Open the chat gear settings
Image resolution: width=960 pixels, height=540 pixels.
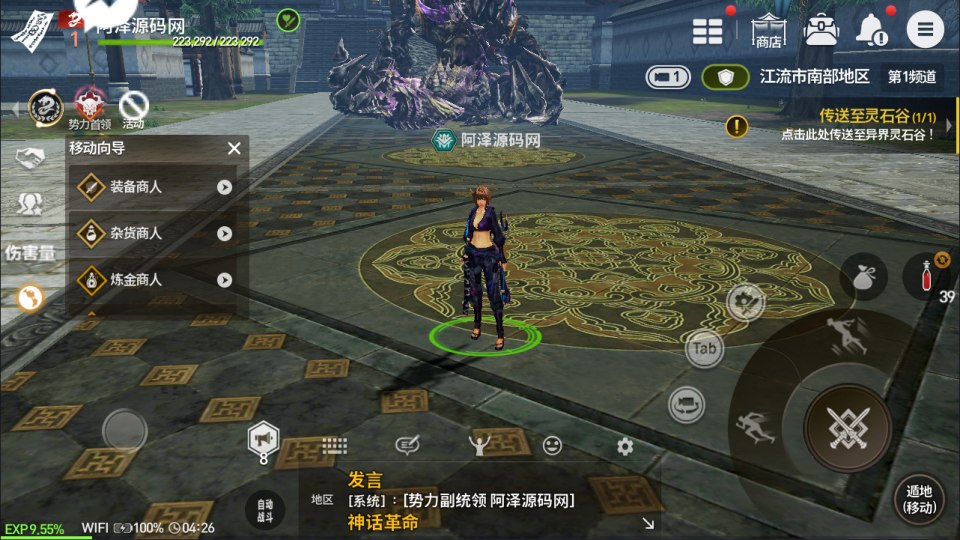625,446
